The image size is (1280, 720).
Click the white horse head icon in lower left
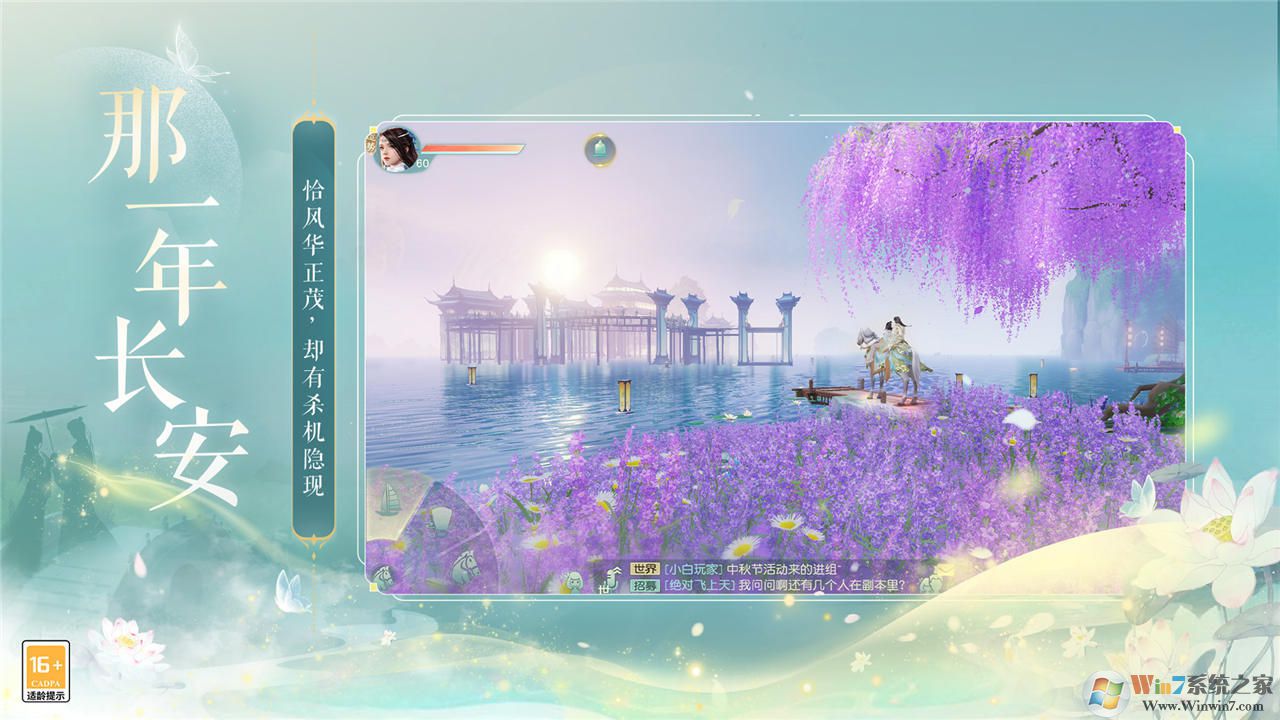click(464, 564)
